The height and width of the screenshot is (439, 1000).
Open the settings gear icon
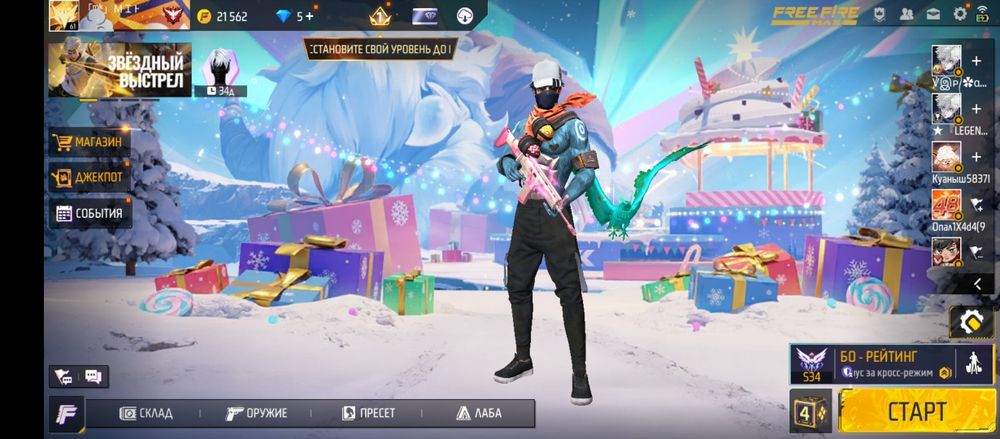pyautogui.click(x=960, y=15)
